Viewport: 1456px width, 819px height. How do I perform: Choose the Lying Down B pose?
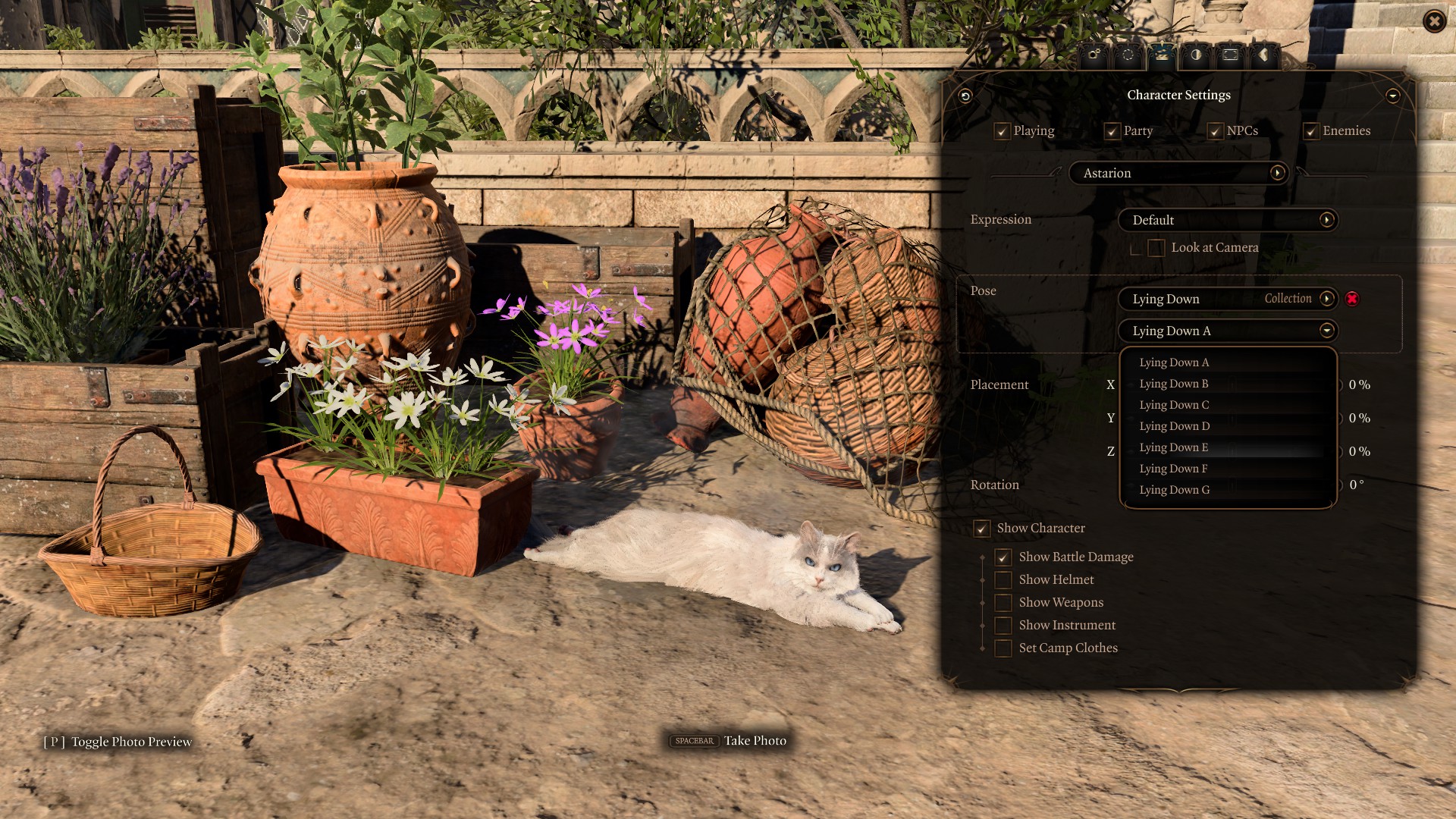pyautogui.click(x=1174, y=384)
